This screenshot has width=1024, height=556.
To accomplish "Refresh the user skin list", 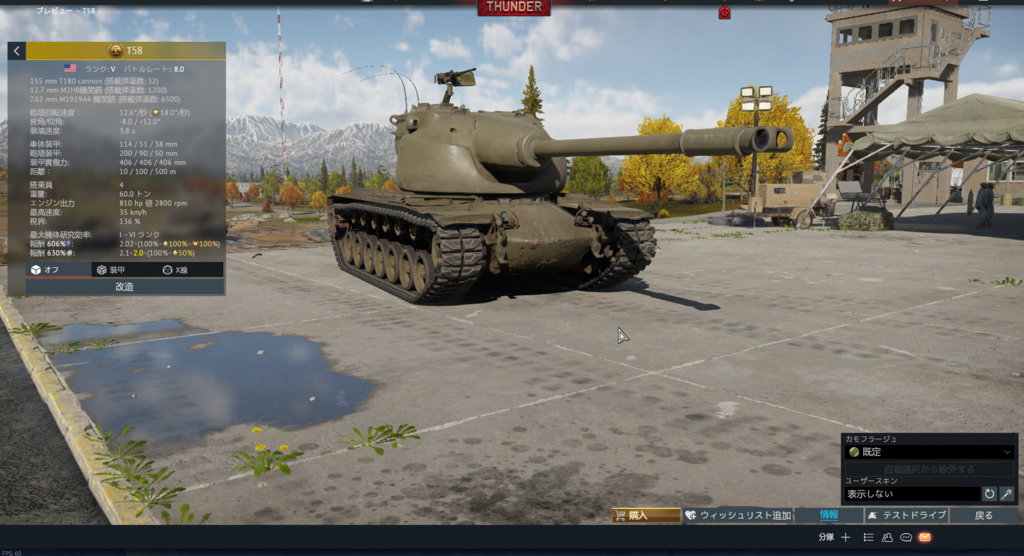I will (x=989, y=494).
